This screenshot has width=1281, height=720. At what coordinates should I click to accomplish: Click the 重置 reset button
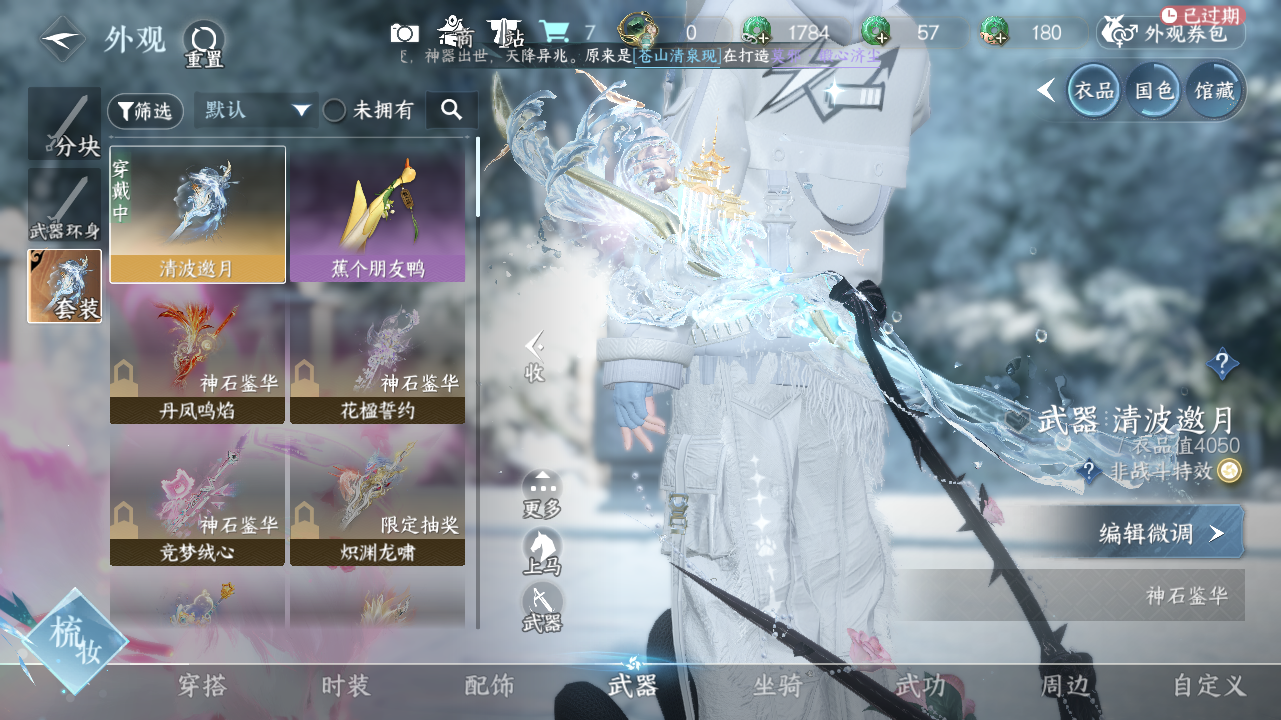pyautogui.click(x=204, y=42)
